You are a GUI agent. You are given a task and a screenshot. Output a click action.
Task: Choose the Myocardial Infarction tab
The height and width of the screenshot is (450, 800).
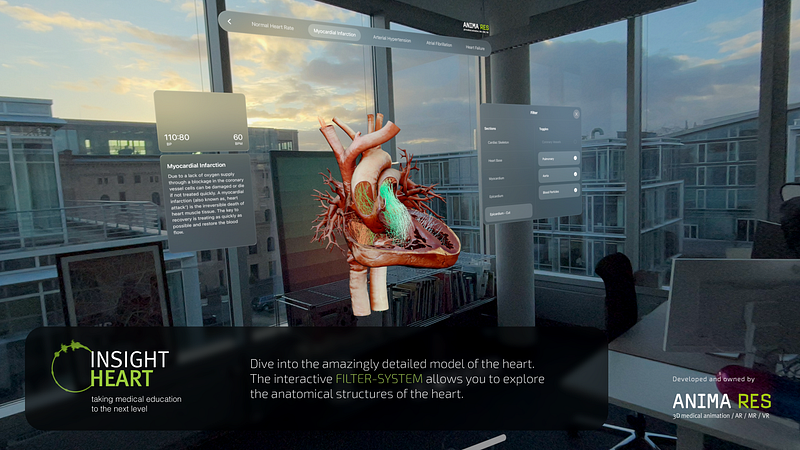(x=339, y=32)
